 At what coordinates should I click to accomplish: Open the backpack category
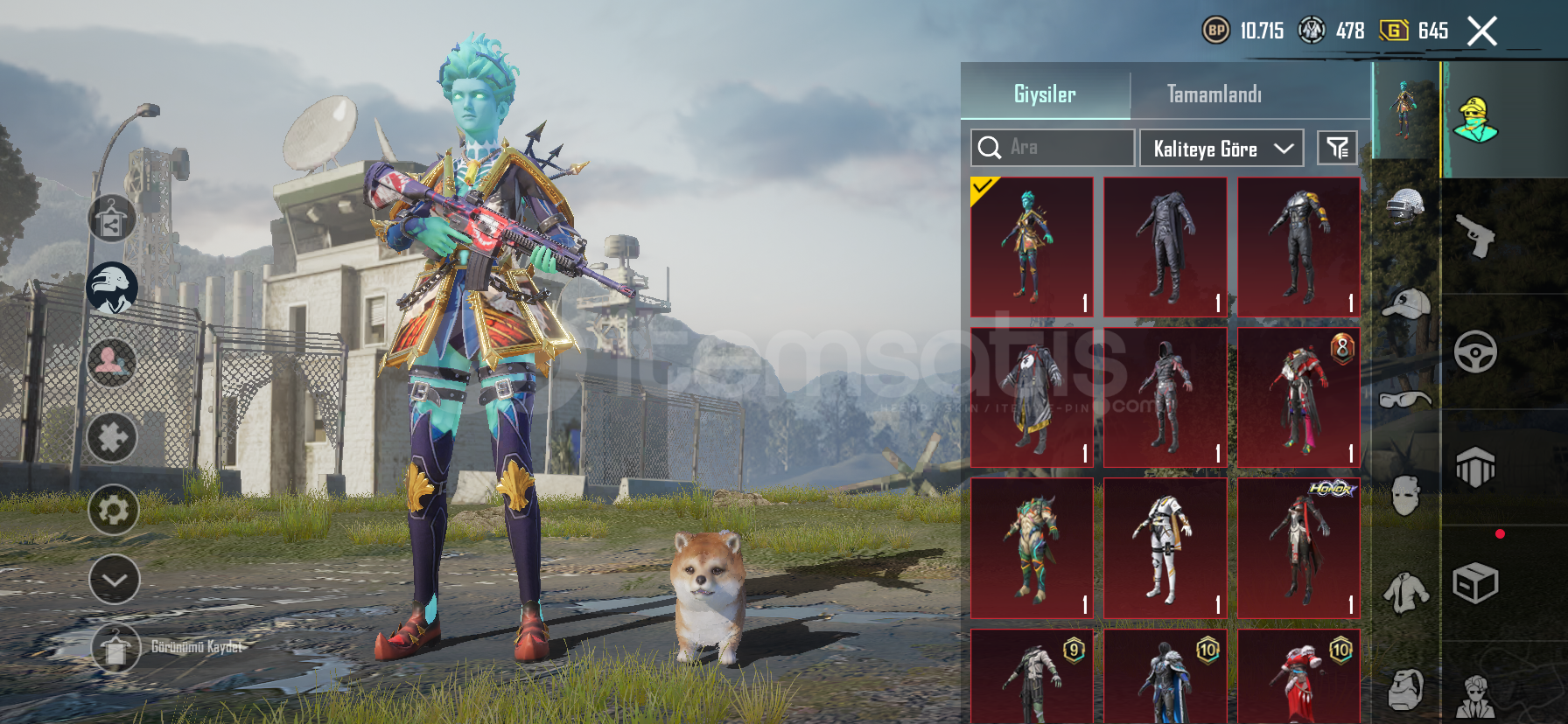1405,689
